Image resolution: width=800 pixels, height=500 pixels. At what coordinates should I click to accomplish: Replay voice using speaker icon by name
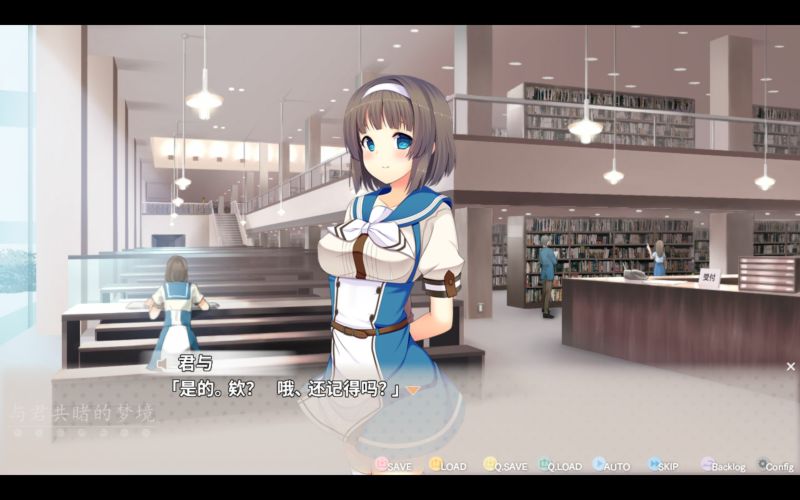[x=162, y=363]
